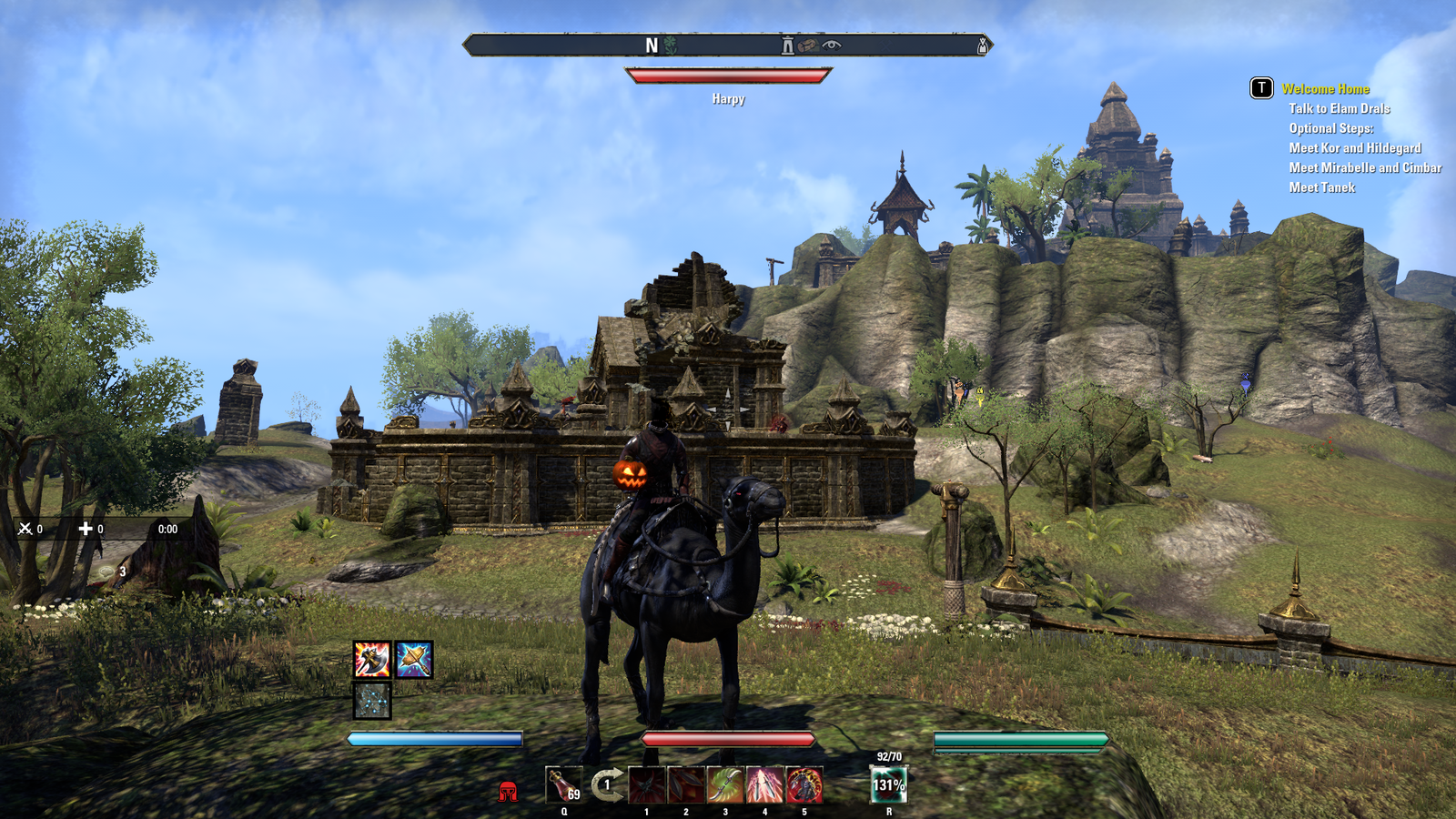
Task: Cast the pink twin daggers ability
Action: 764,784
